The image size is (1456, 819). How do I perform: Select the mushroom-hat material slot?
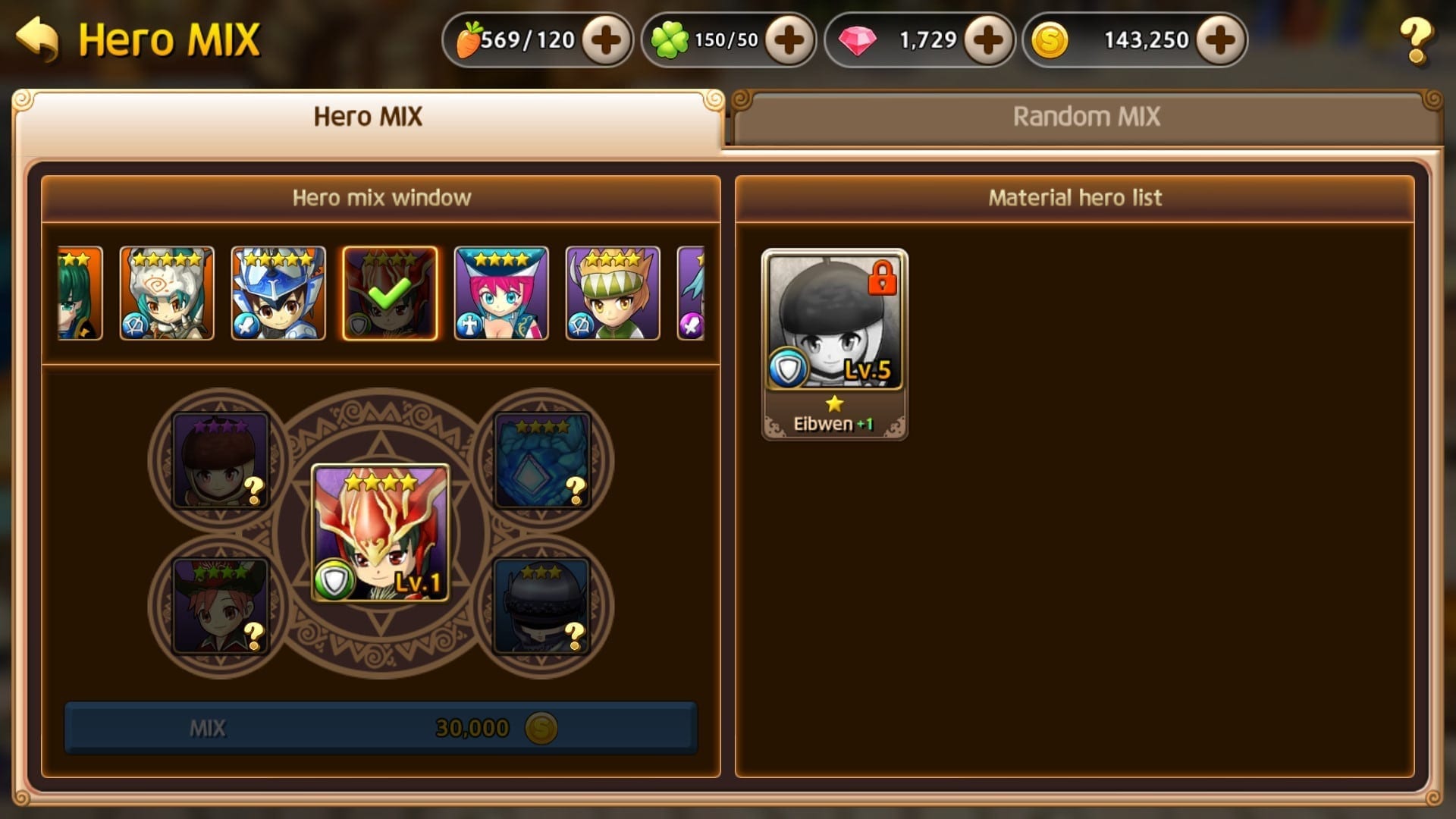221,460
